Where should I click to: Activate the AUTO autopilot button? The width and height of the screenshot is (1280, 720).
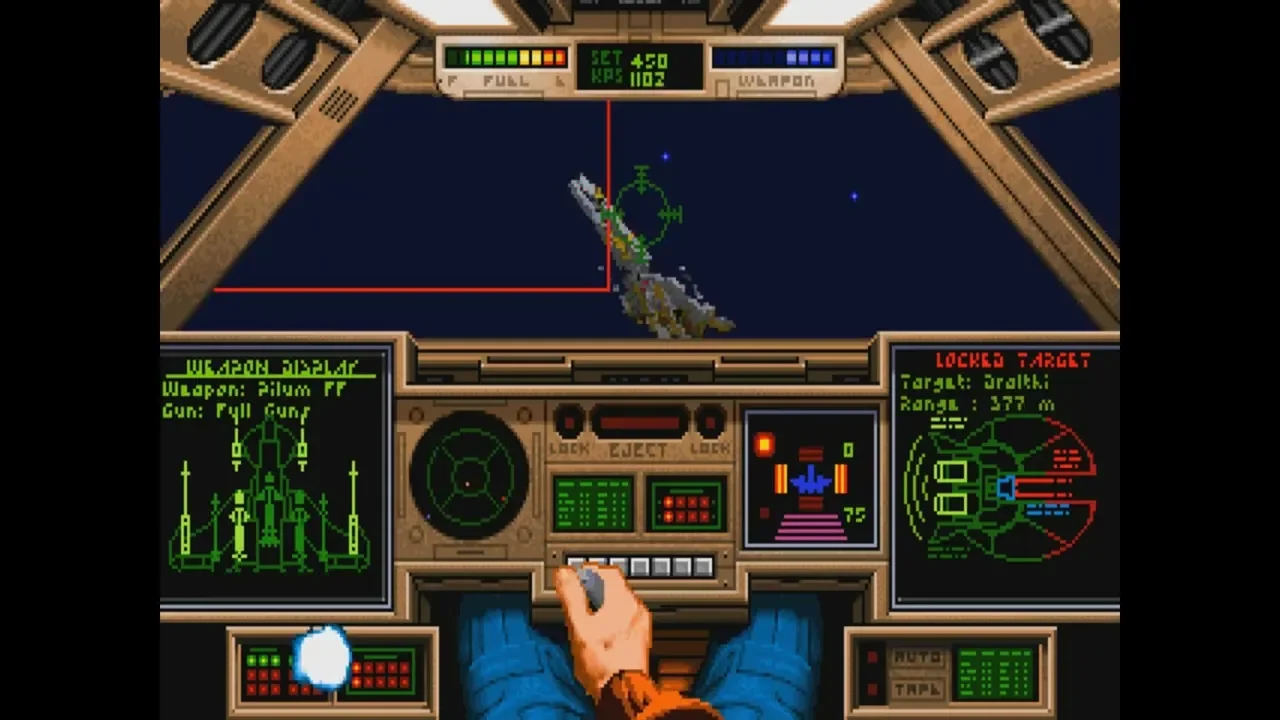click(915, 658)
